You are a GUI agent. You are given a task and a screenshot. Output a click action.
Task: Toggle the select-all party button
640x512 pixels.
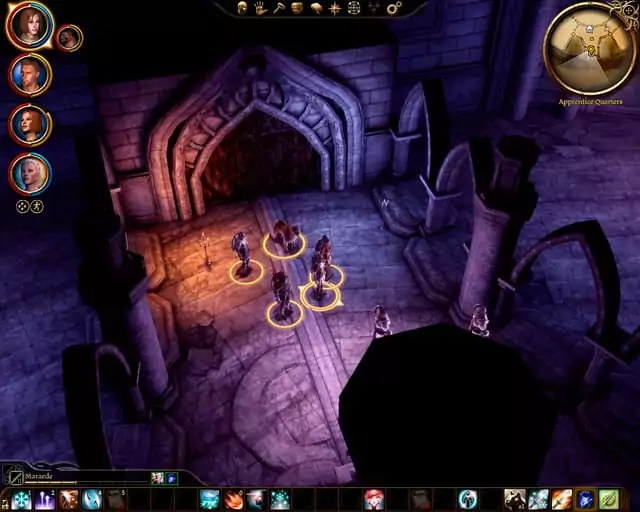point(22,206)
